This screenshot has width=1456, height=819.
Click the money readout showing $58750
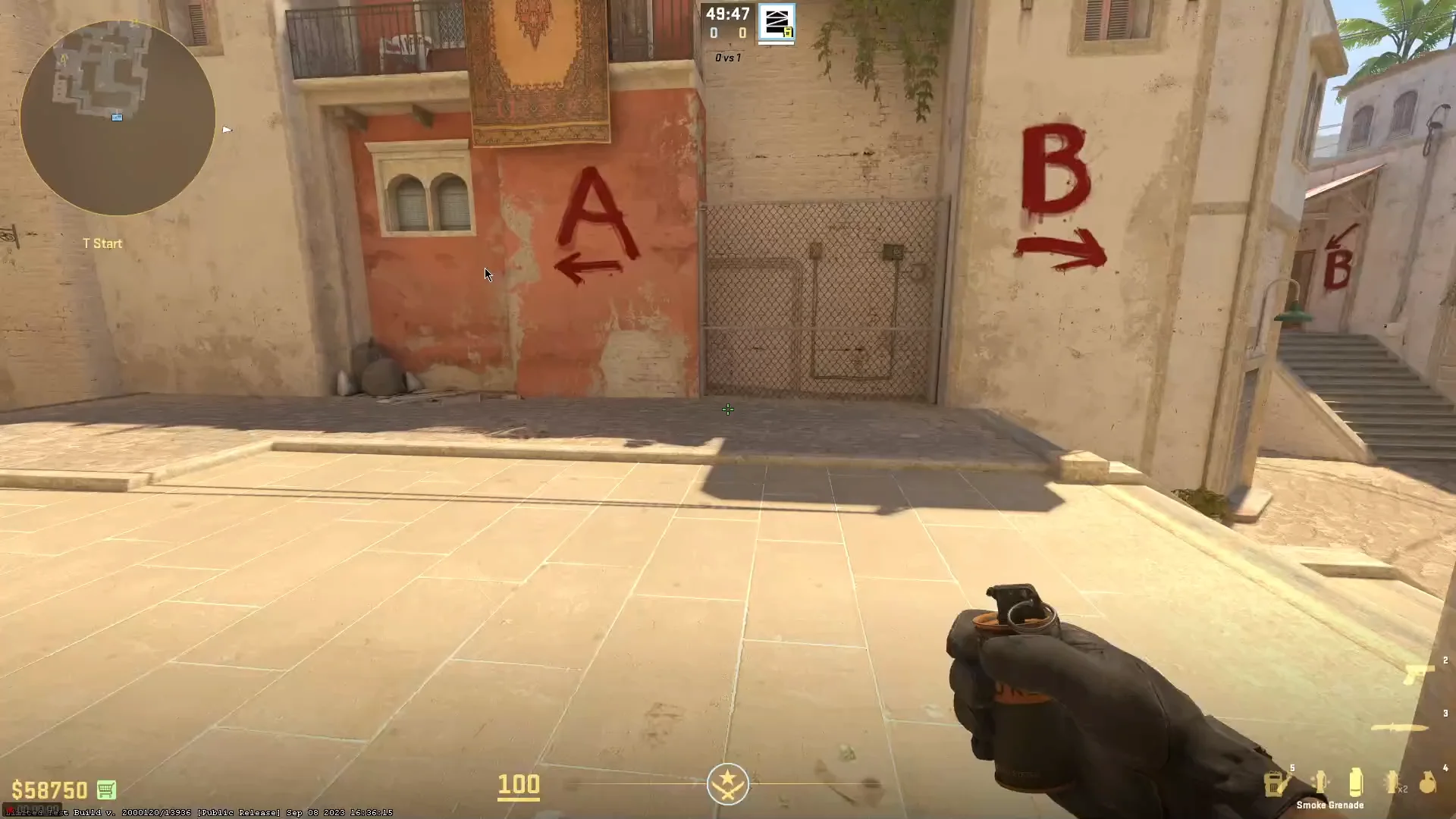[x=49, y=789]
